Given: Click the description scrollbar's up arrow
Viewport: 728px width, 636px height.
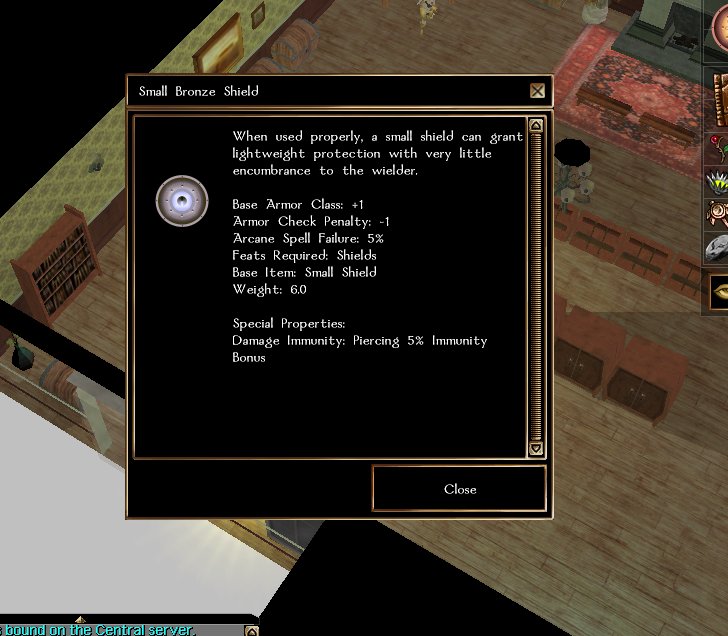Looking at the screenshot, I should [535, 126].
